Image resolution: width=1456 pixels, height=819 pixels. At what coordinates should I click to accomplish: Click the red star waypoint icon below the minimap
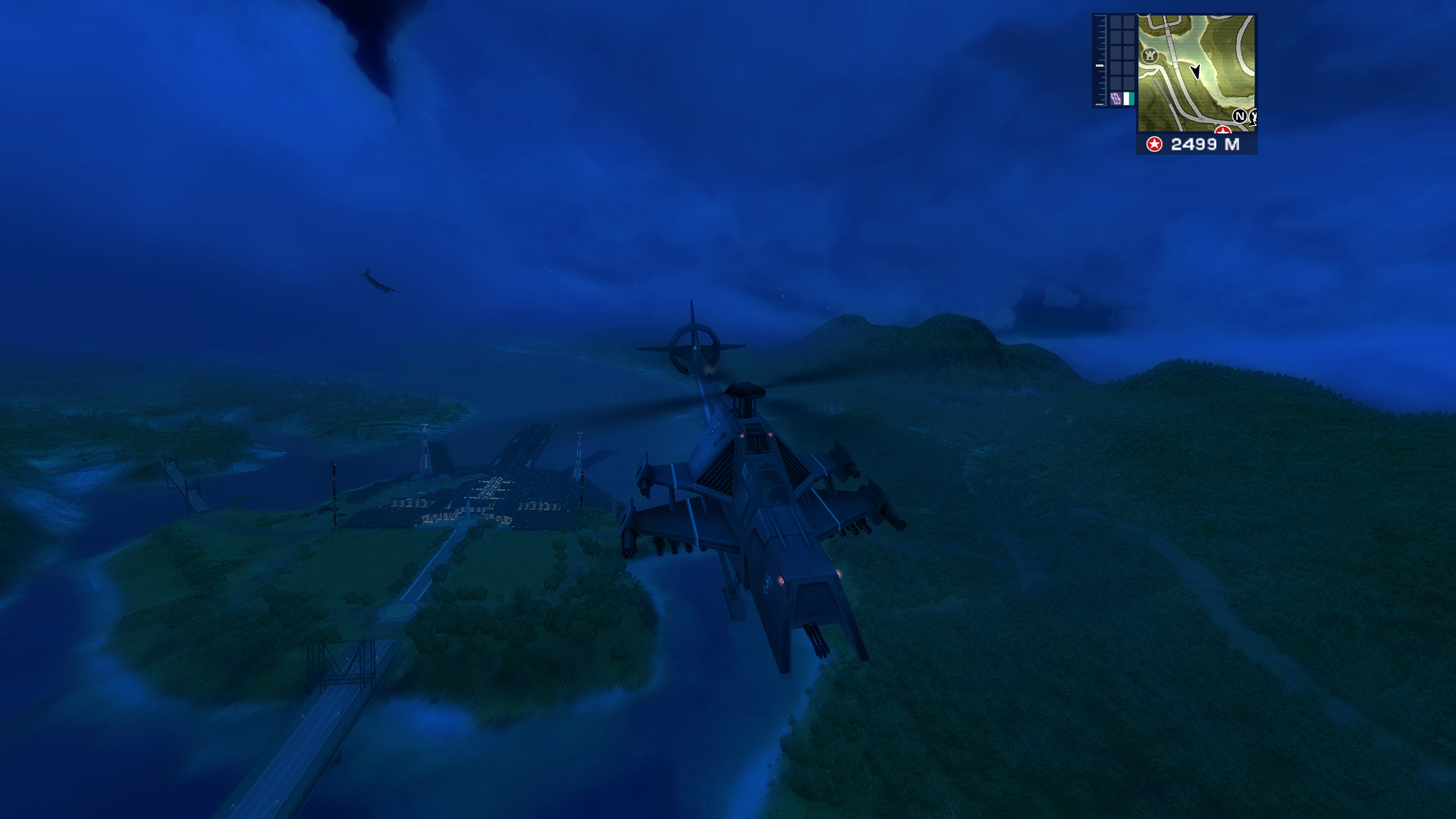[1155, 144]
